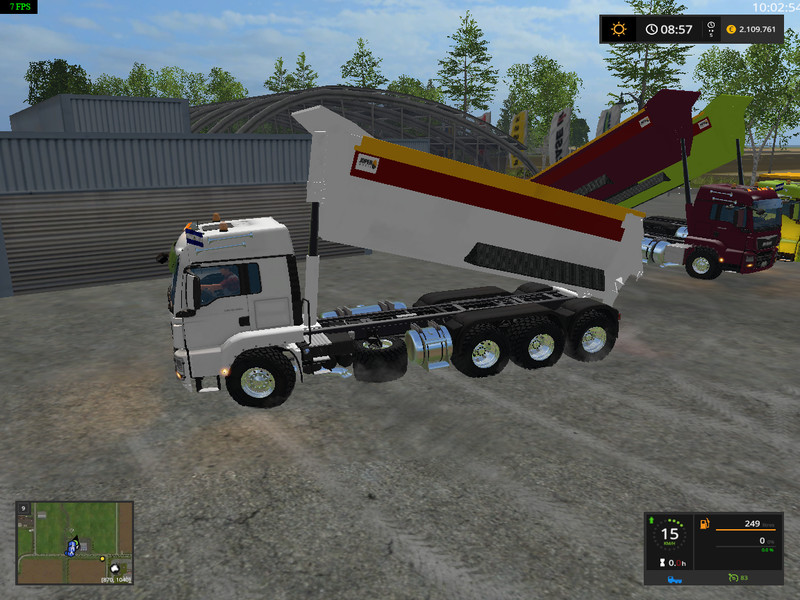Click the gold euro coin icon
The image size is (800, 600).
click(x=731, y=29)
